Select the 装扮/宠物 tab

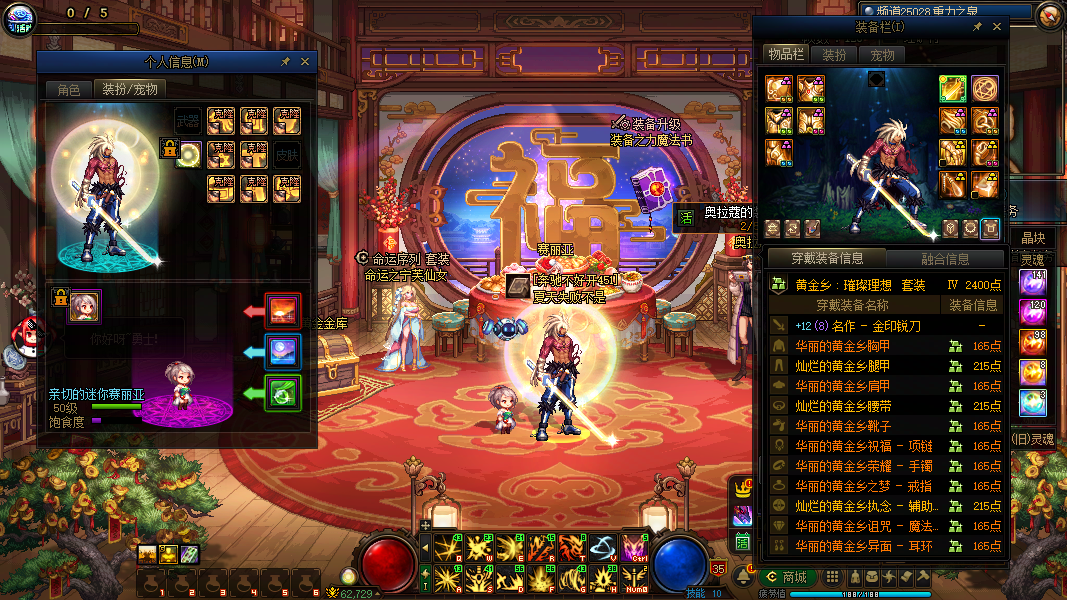[x=130, y=90]
